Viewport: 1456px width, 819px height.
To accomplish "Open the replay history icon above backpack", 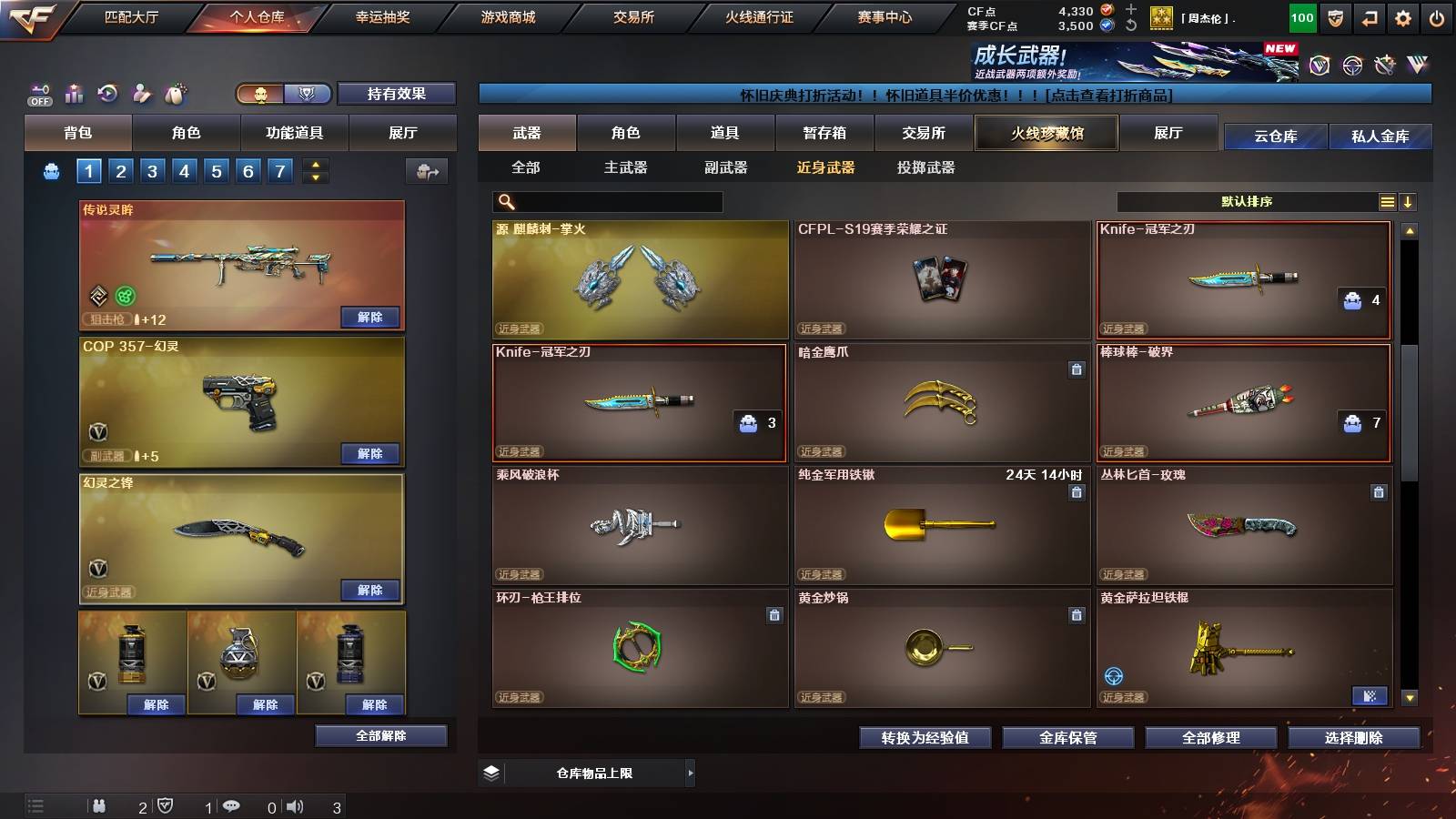I will pos(107,94).
